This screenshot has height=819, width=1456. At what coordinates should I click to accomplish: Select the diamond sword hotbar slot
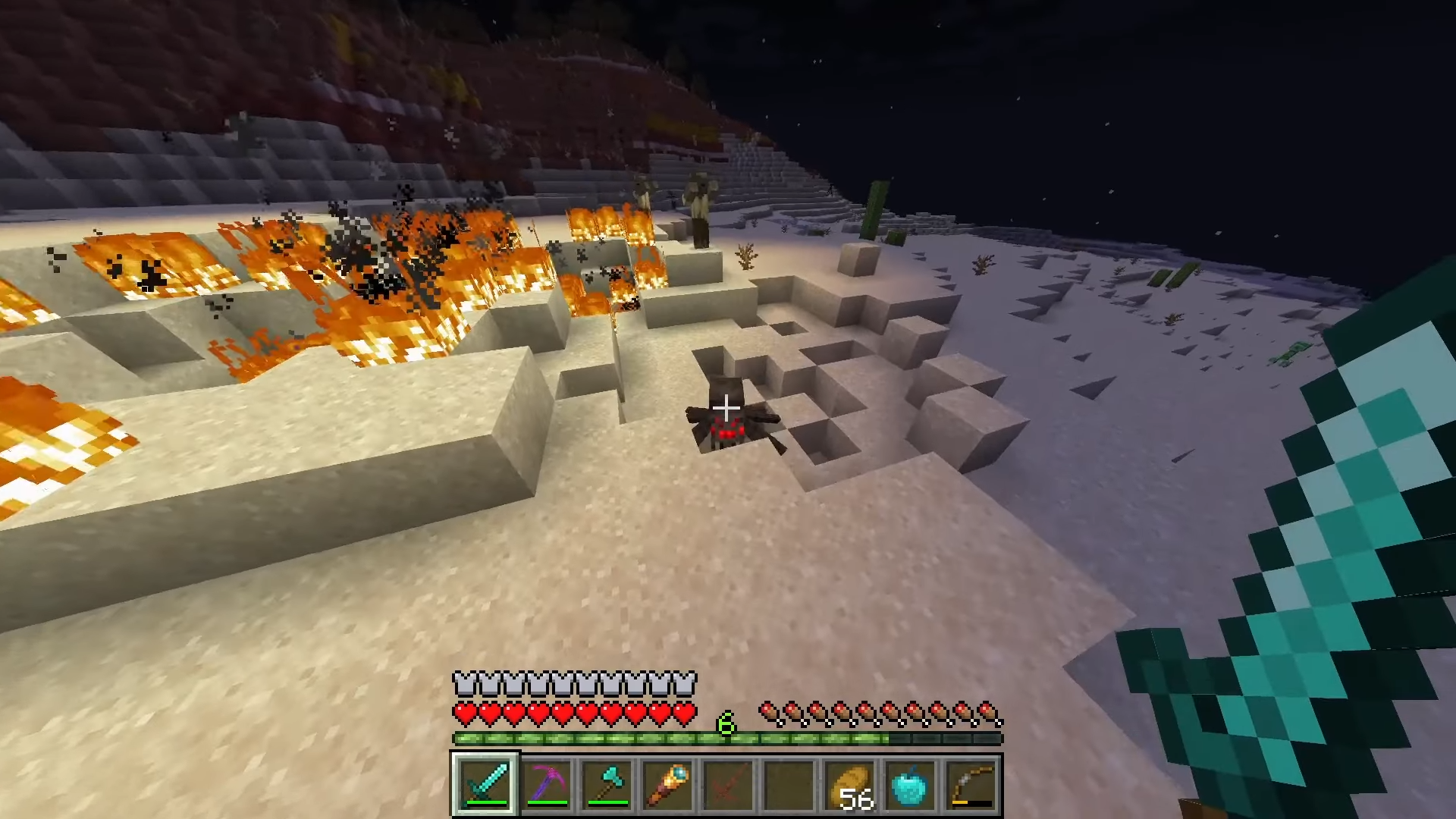coord(485,784)
